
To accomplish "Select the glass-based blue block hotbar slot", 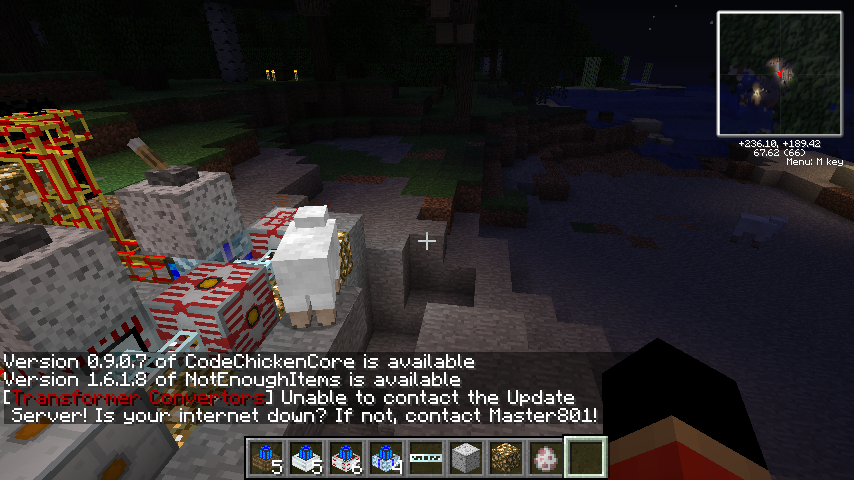I will (387, 458).
